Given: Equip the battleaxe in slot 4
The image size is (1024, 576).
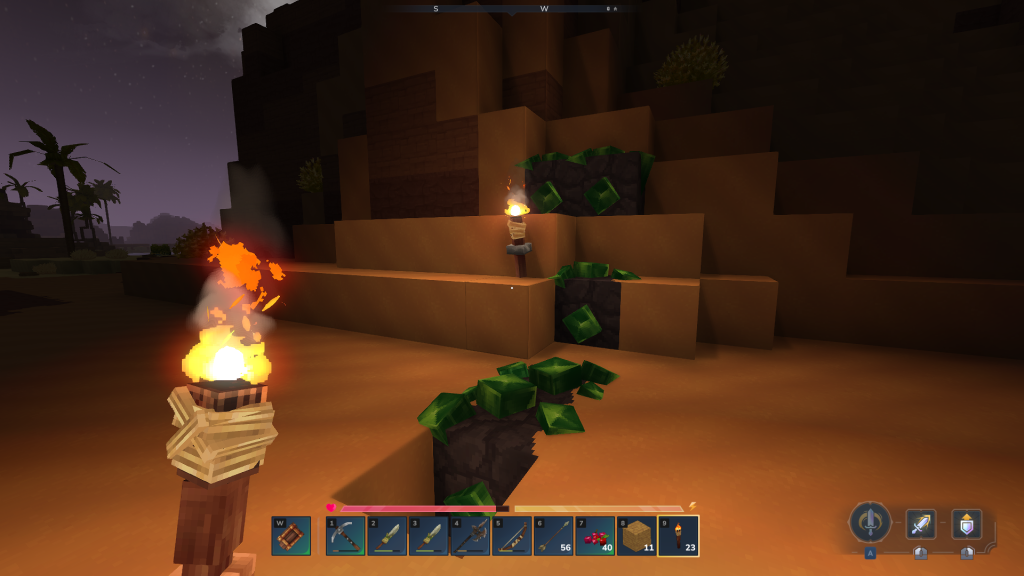Looking at the screenshot, I should pos(470,536).
